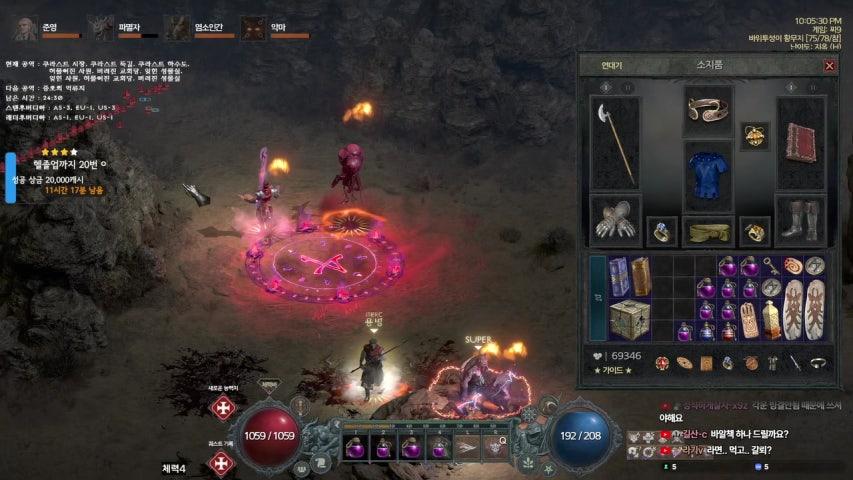The width and height of the screenshot is (853, 480).
Task: Pick the key item in the inventory
Action: (x=772, y=266)
